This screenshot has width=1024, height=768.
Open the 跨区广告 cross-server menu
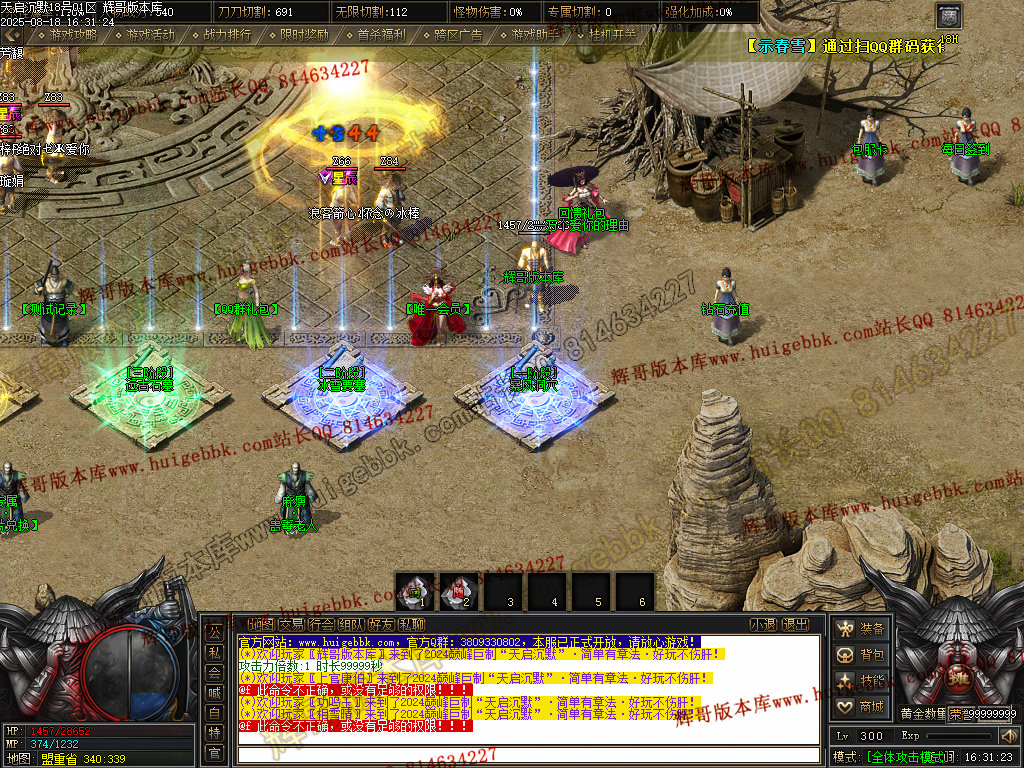pyautogui.click(x=458, y=34)
